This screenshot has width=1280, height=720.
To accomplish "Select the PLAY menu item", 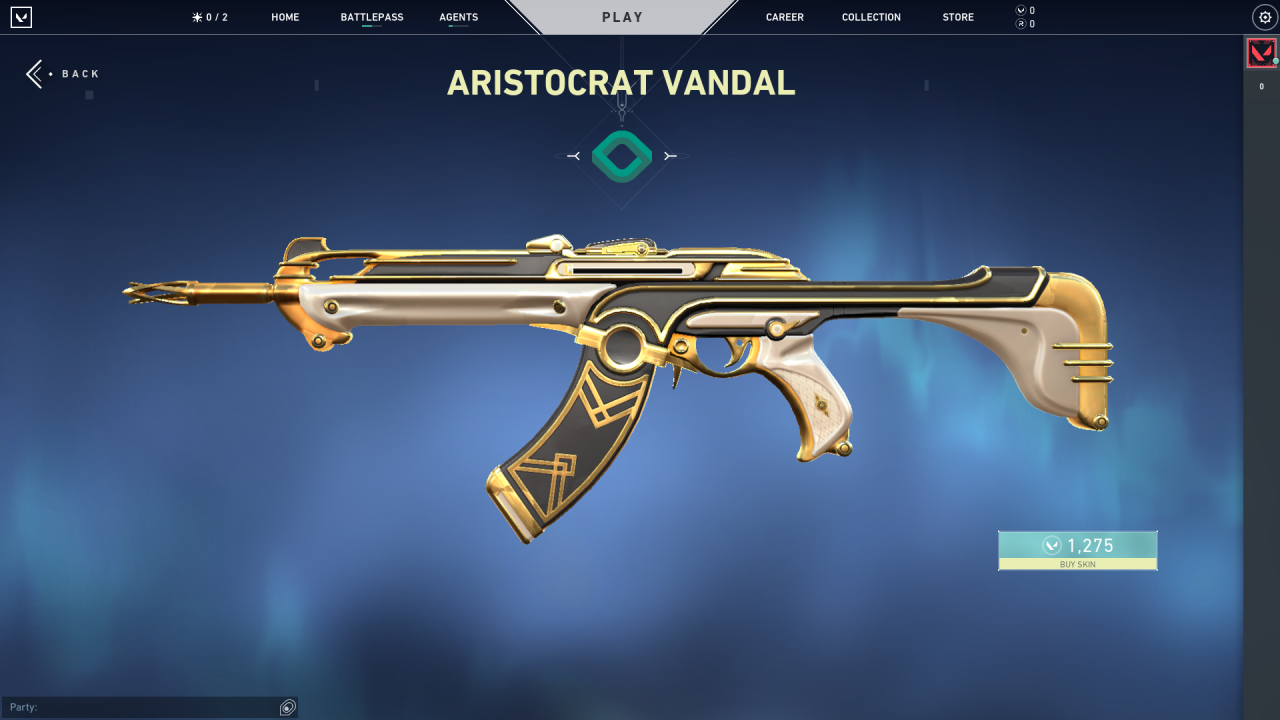I will [622, 16].
